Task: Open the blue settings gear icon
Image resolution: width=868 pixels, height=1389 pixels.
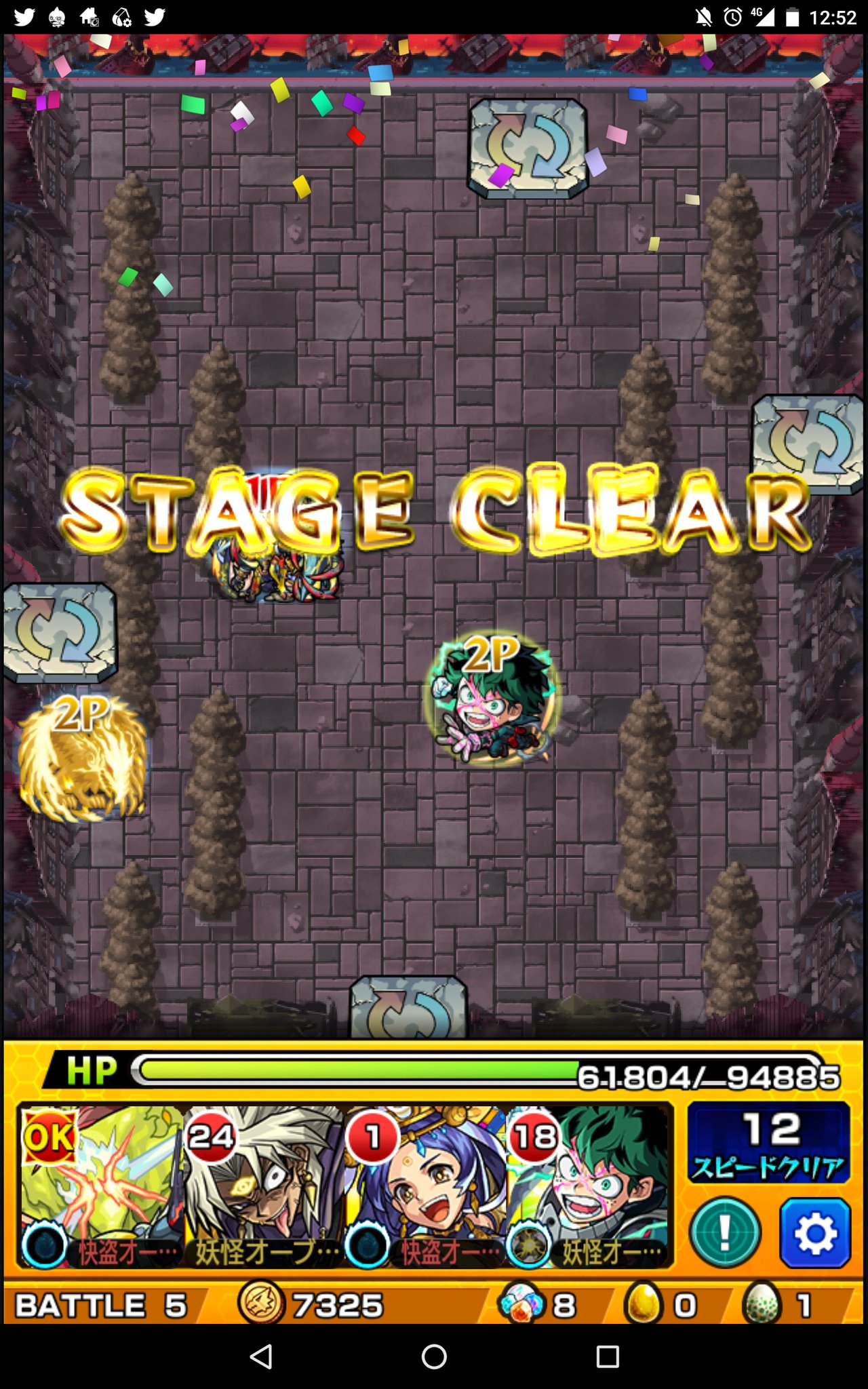Action: pyautogui.click(x=816, y=1232)
